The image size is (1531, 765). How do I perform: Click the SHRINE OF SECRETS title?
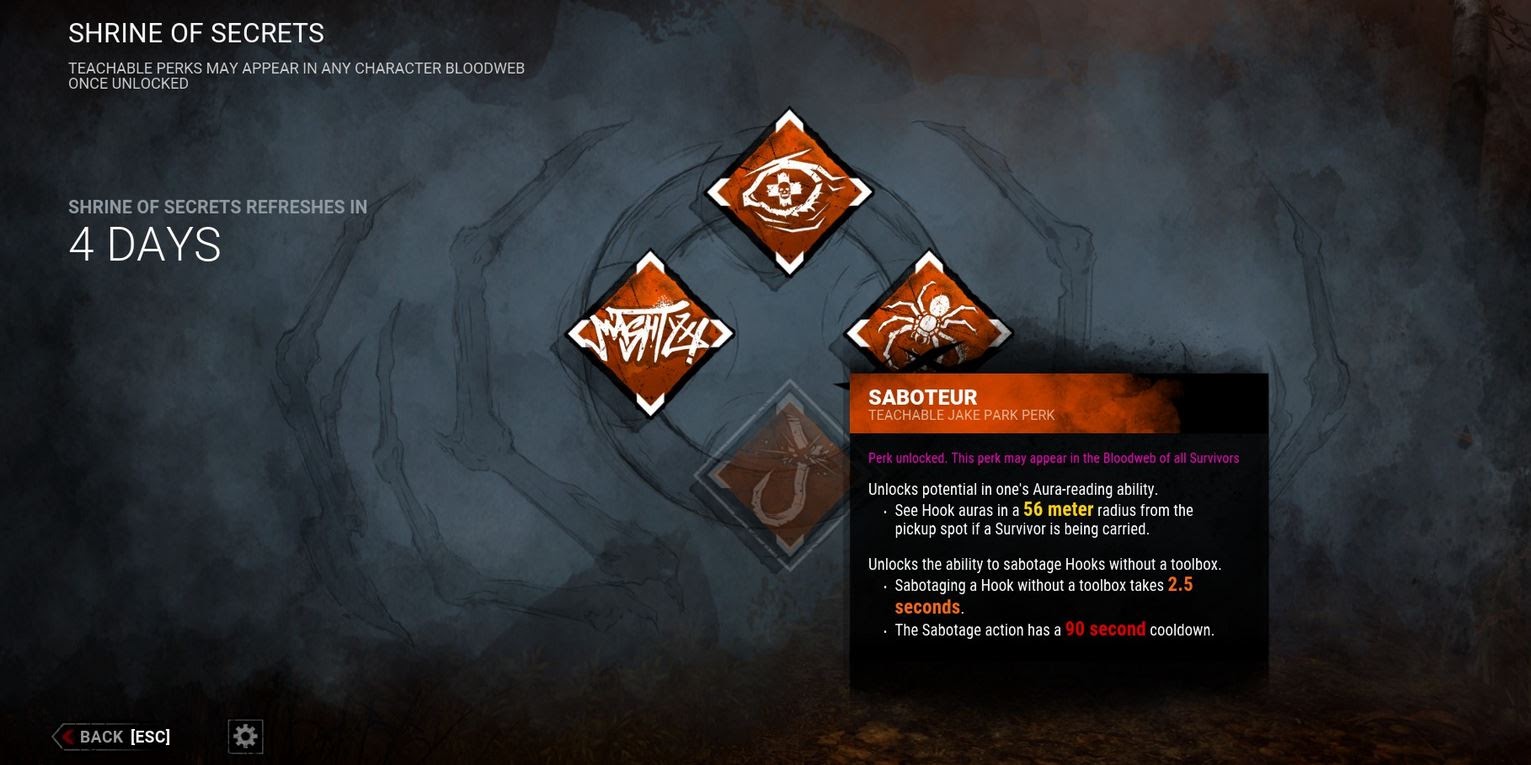(196, 33)
